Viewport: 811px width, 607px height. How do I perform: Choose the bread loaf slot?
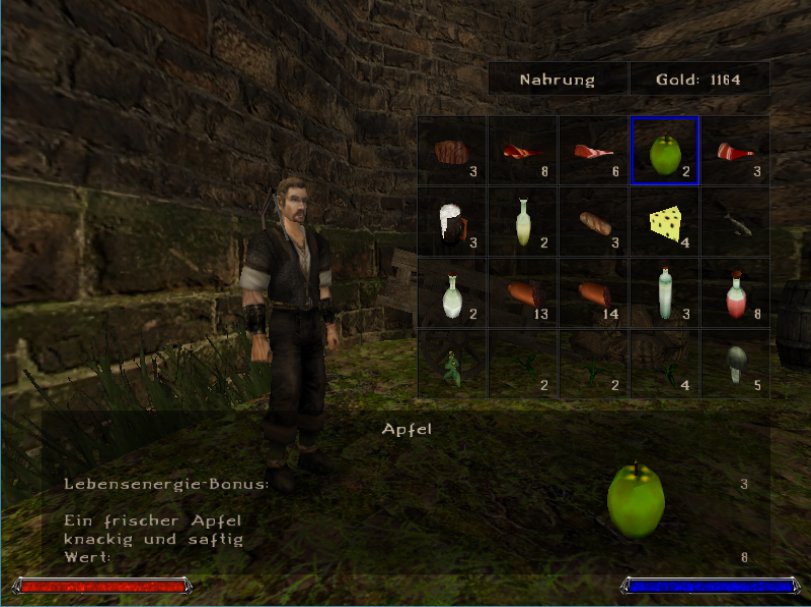593,221
